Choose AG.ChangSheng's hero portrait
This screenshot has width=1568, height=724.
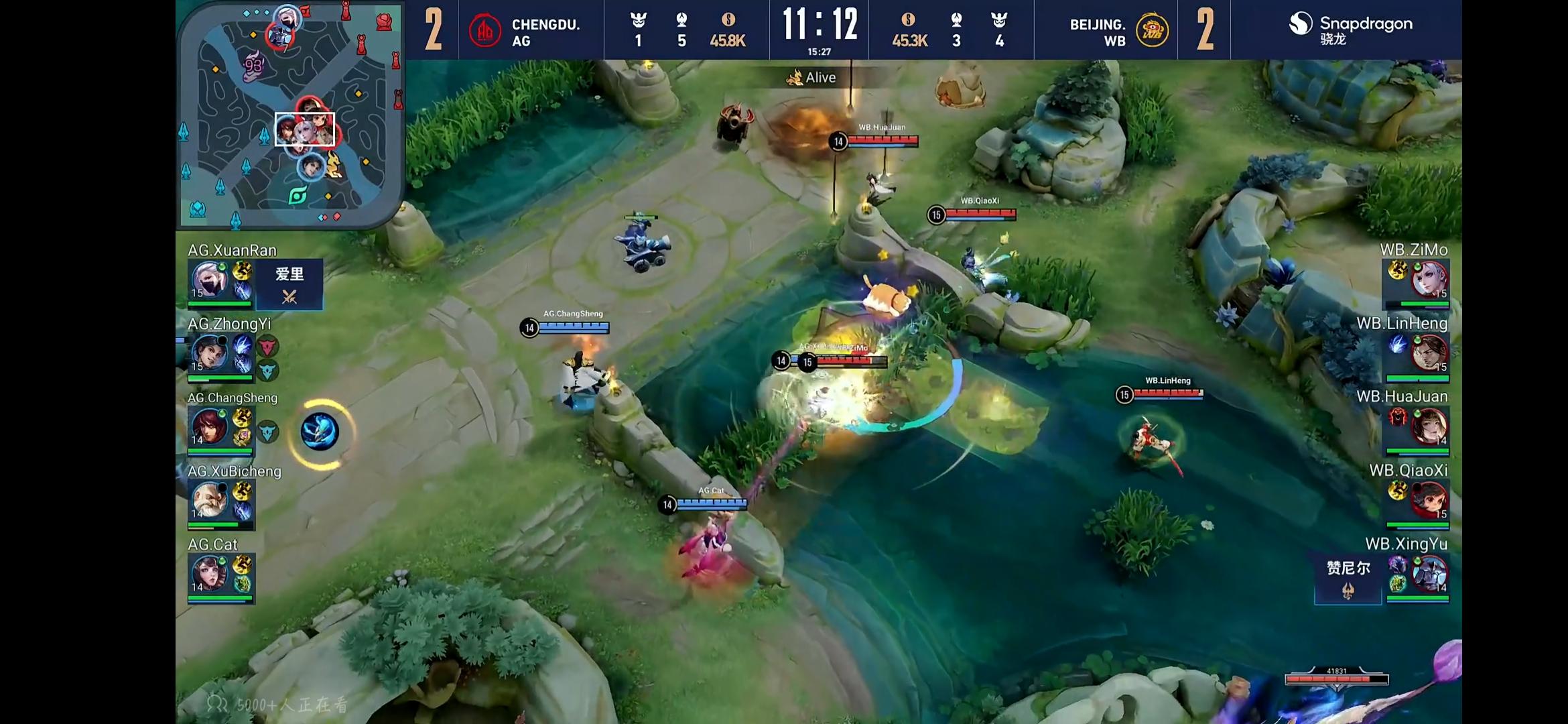(x=210, y=426)
